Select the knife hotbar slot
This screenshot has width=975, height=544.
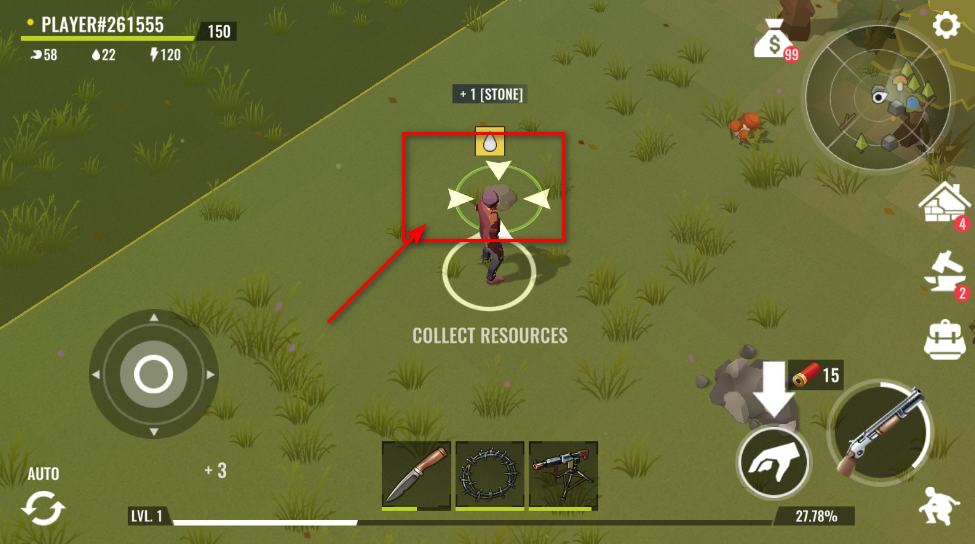click(x=416, y=475)
